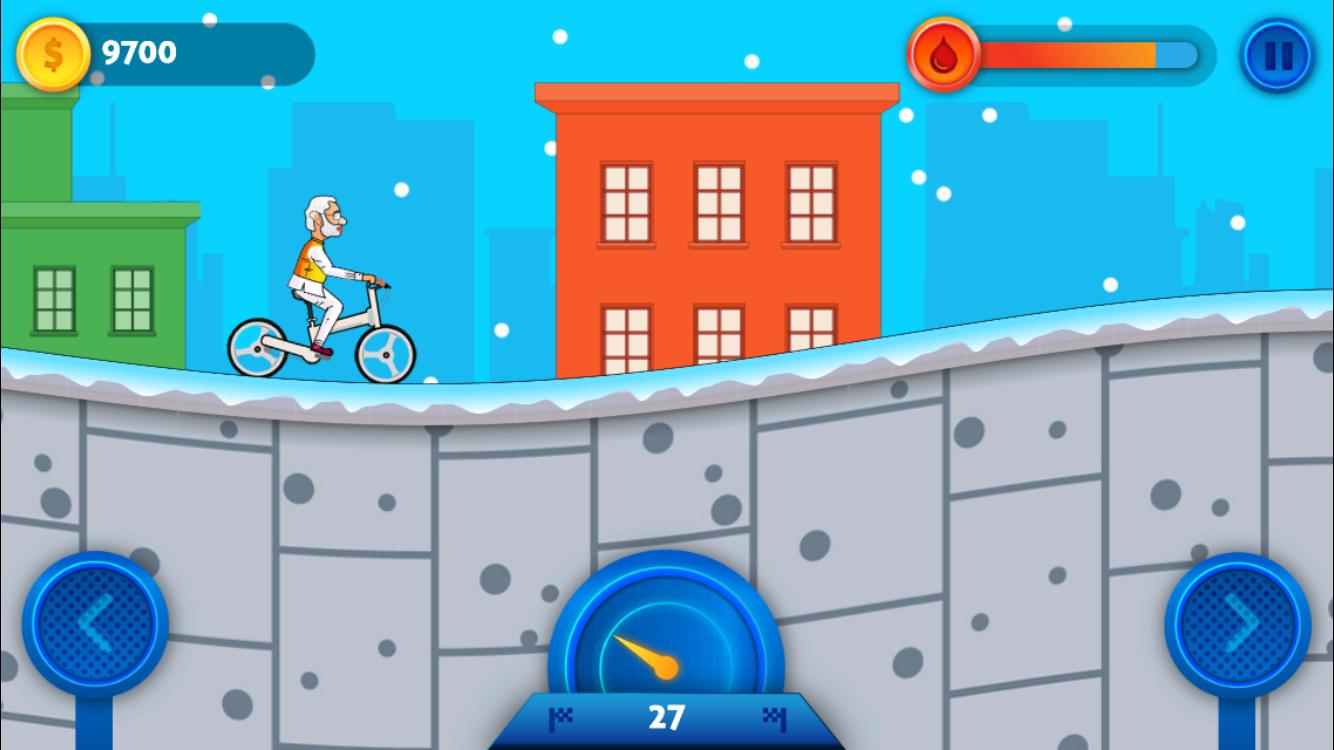Screen dimensions: 1334x750
Task: Click the start flag icon on distance bar
Action: pyautogui.click(x=563, y=717)
